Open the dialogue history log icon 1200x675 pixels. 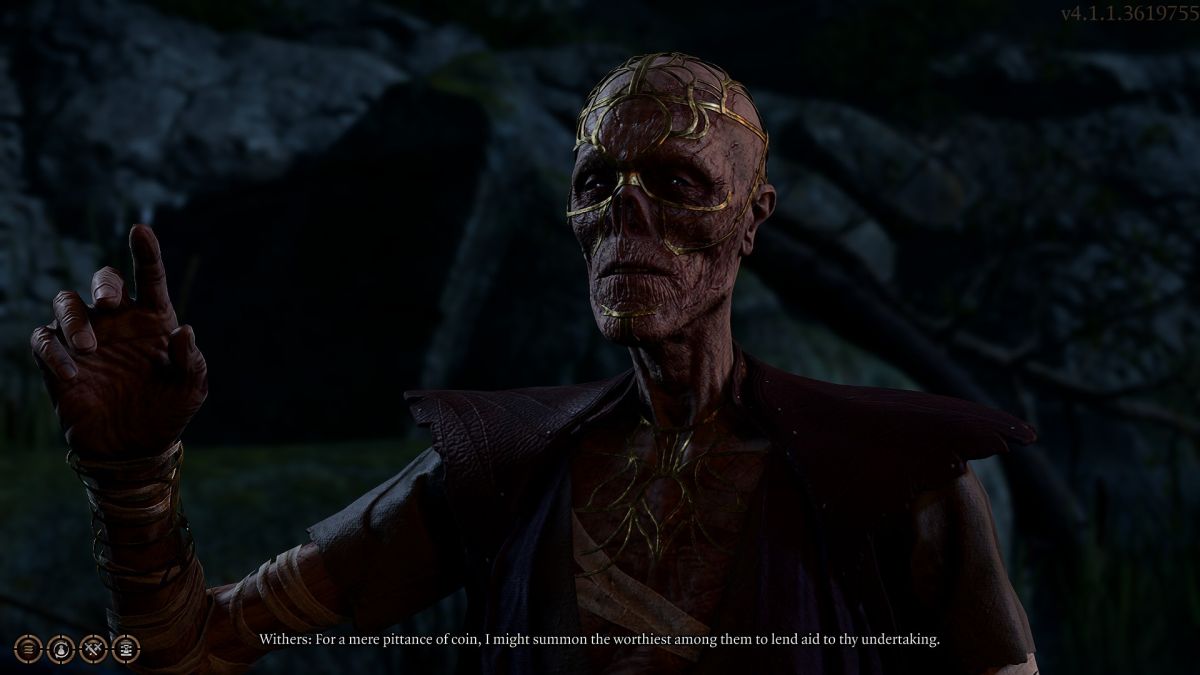point(28,649)
